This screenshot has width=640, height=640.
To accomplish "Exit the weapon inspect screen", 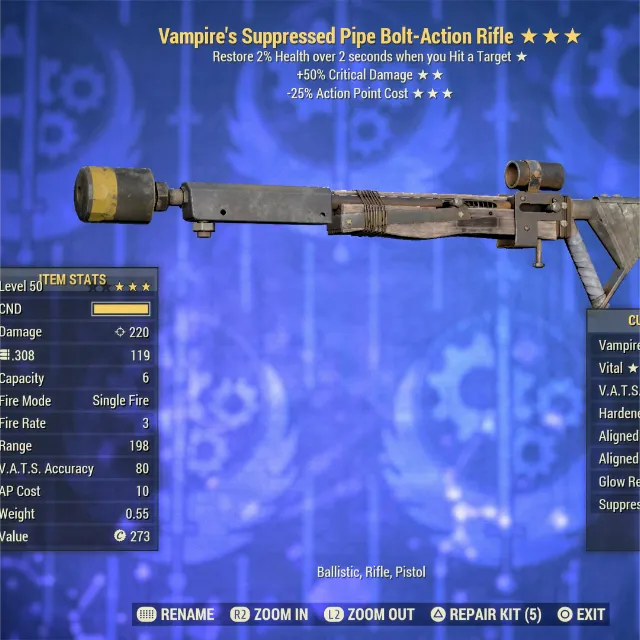I will pyautogui.click(x=581, y=614).
